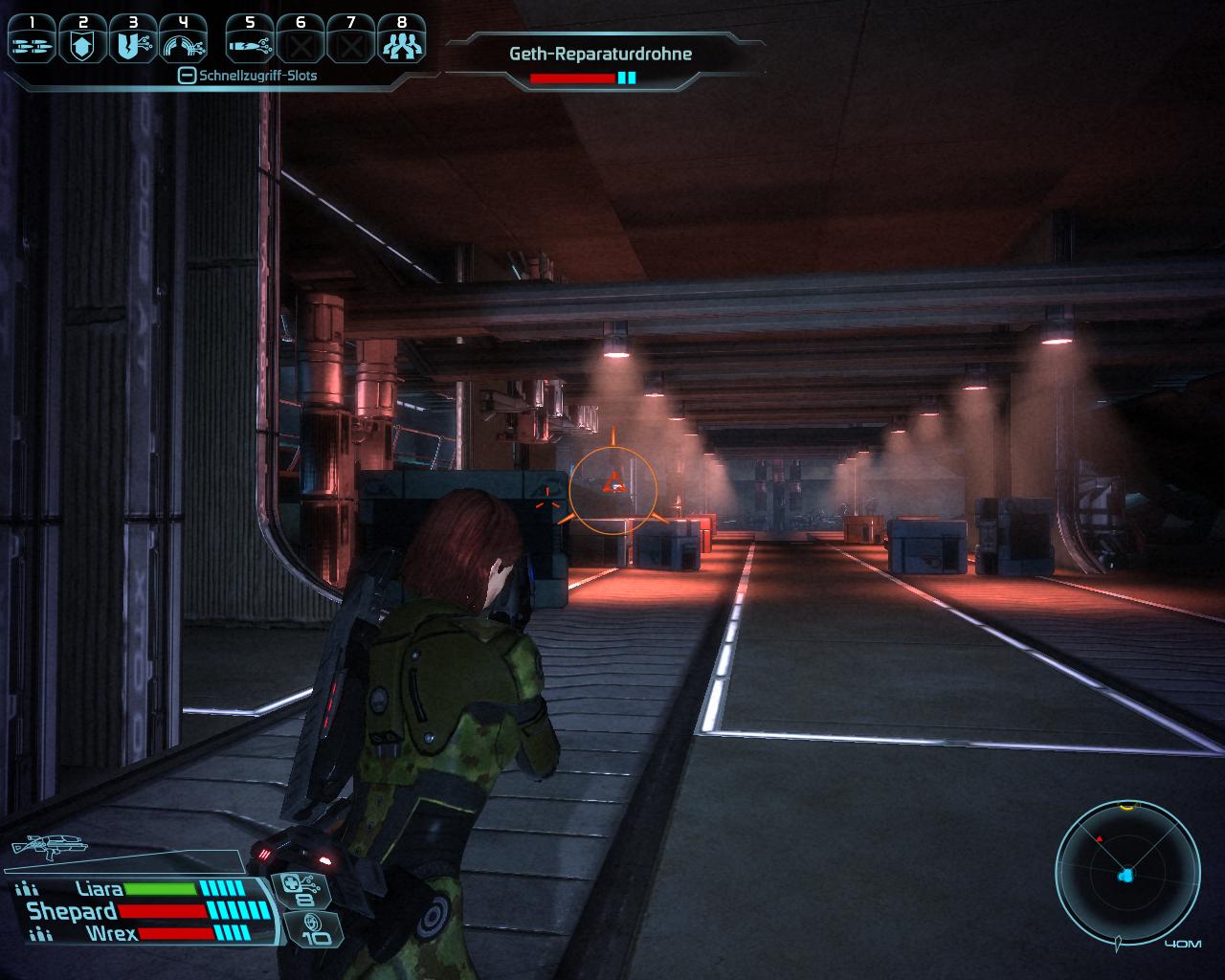
Task: Use medi-gel first aid icon
Action: point(304,889)
